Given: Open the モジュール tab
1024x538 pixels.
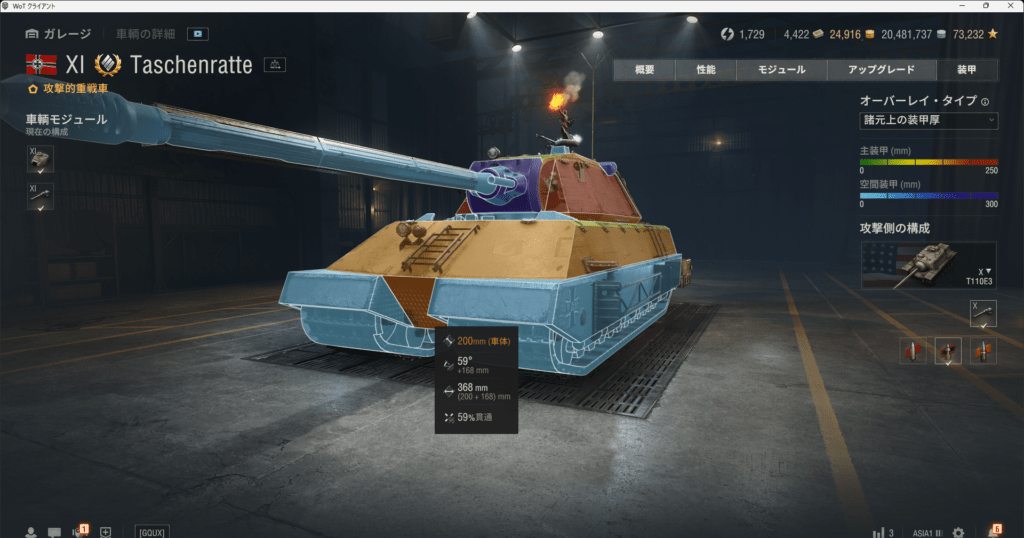Looking at the screenshot, I should (x=784, y=70).
